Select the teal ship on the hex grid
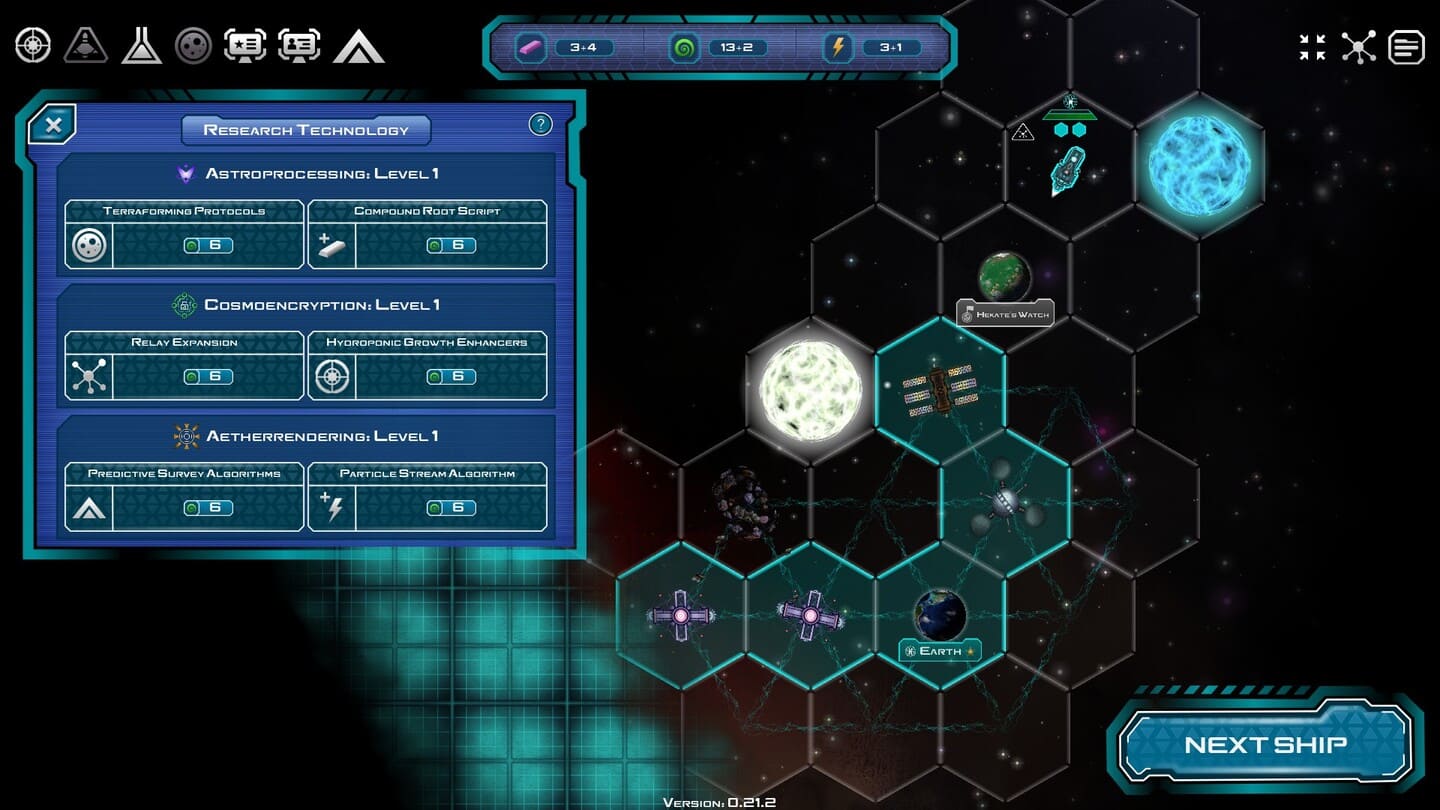The width and height of the screenshot is (1440, 810). click(x=1067, y=170)
